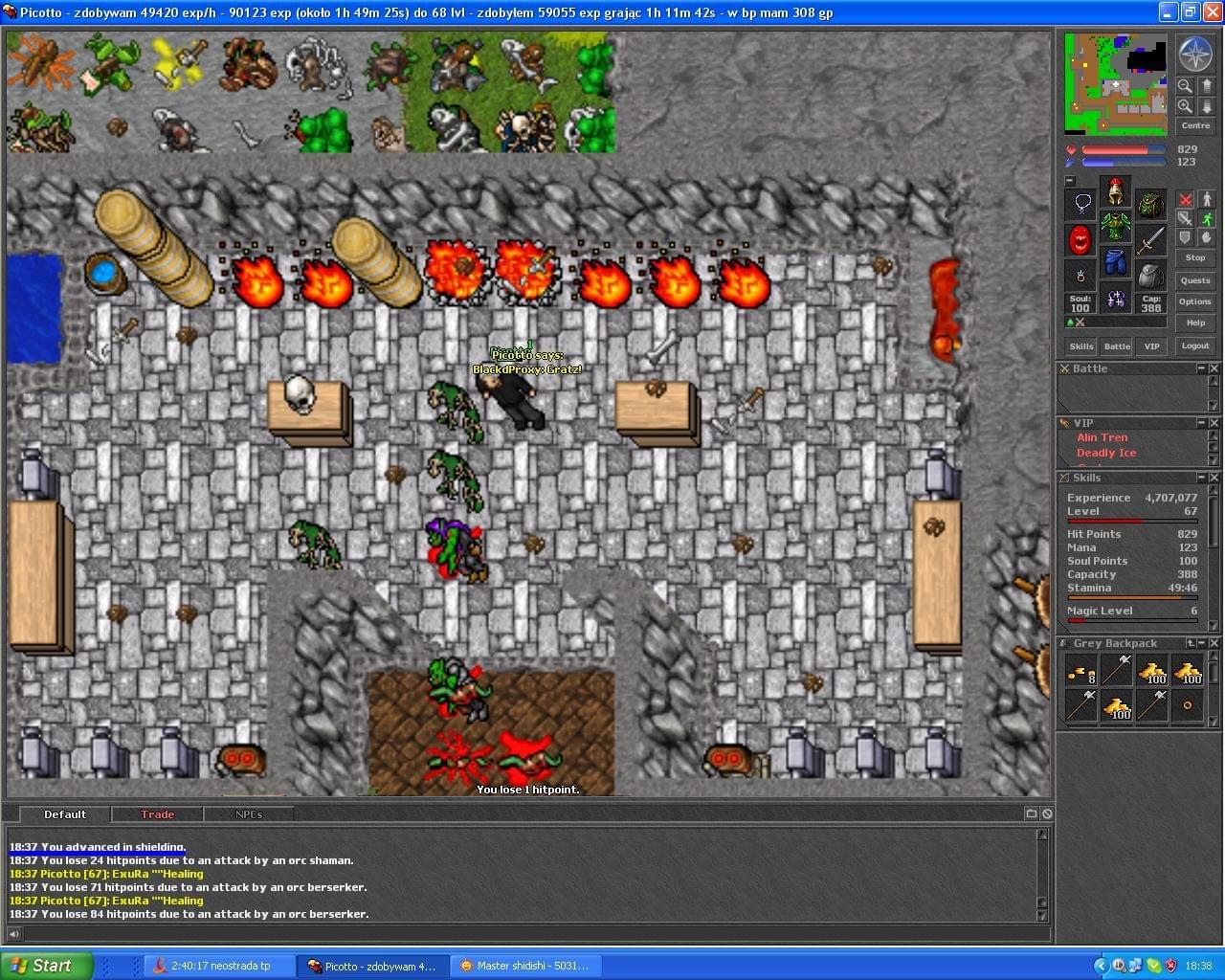The width and height of the screenshot is (1225, 980).
Task: Switch to the NPCs chat tab
Action: (x=248, y=814)
